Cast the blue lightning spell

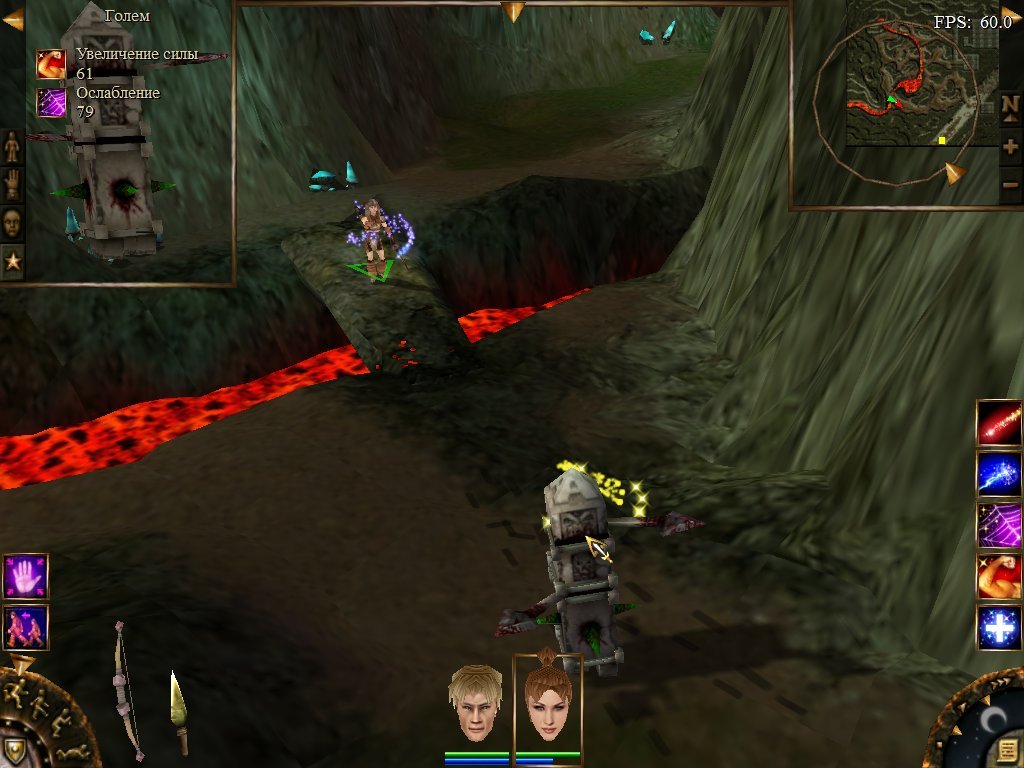click(x=999, y=474)
